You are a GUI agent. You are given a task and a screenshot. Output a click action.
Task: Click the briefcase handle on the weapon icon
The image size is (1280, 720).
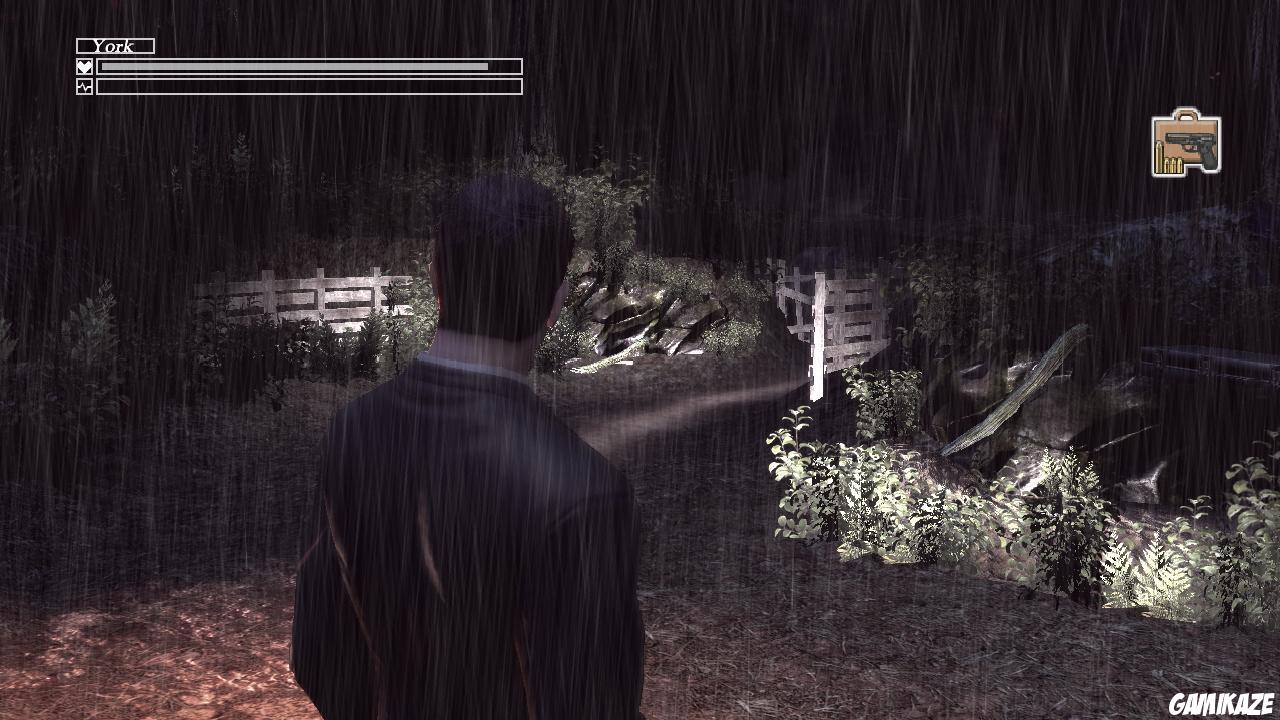[x=1186, y=112]
